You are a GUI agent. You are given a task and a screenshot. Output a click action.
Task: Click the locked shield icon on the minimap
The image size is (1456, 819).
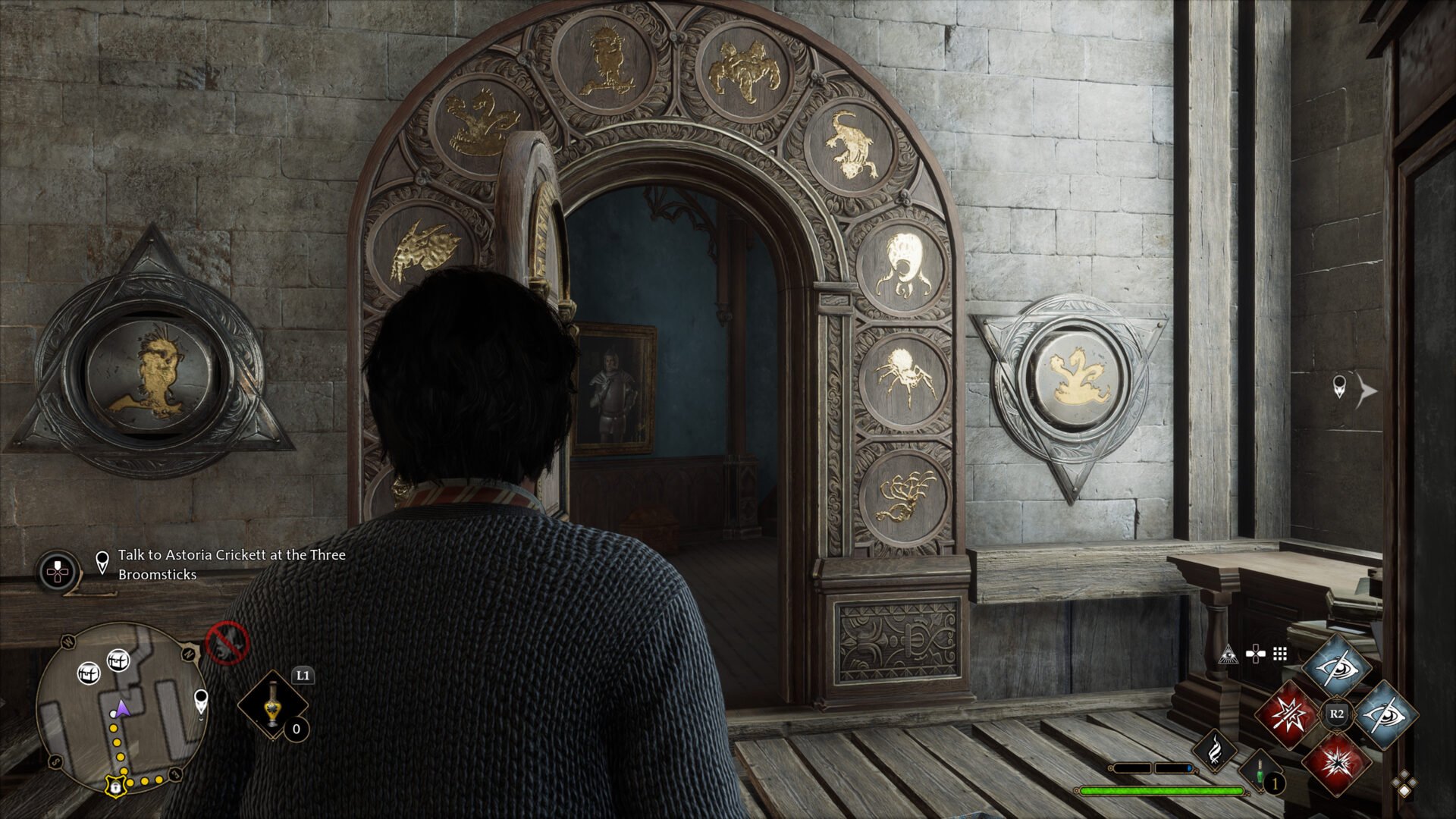pos(115,787)
